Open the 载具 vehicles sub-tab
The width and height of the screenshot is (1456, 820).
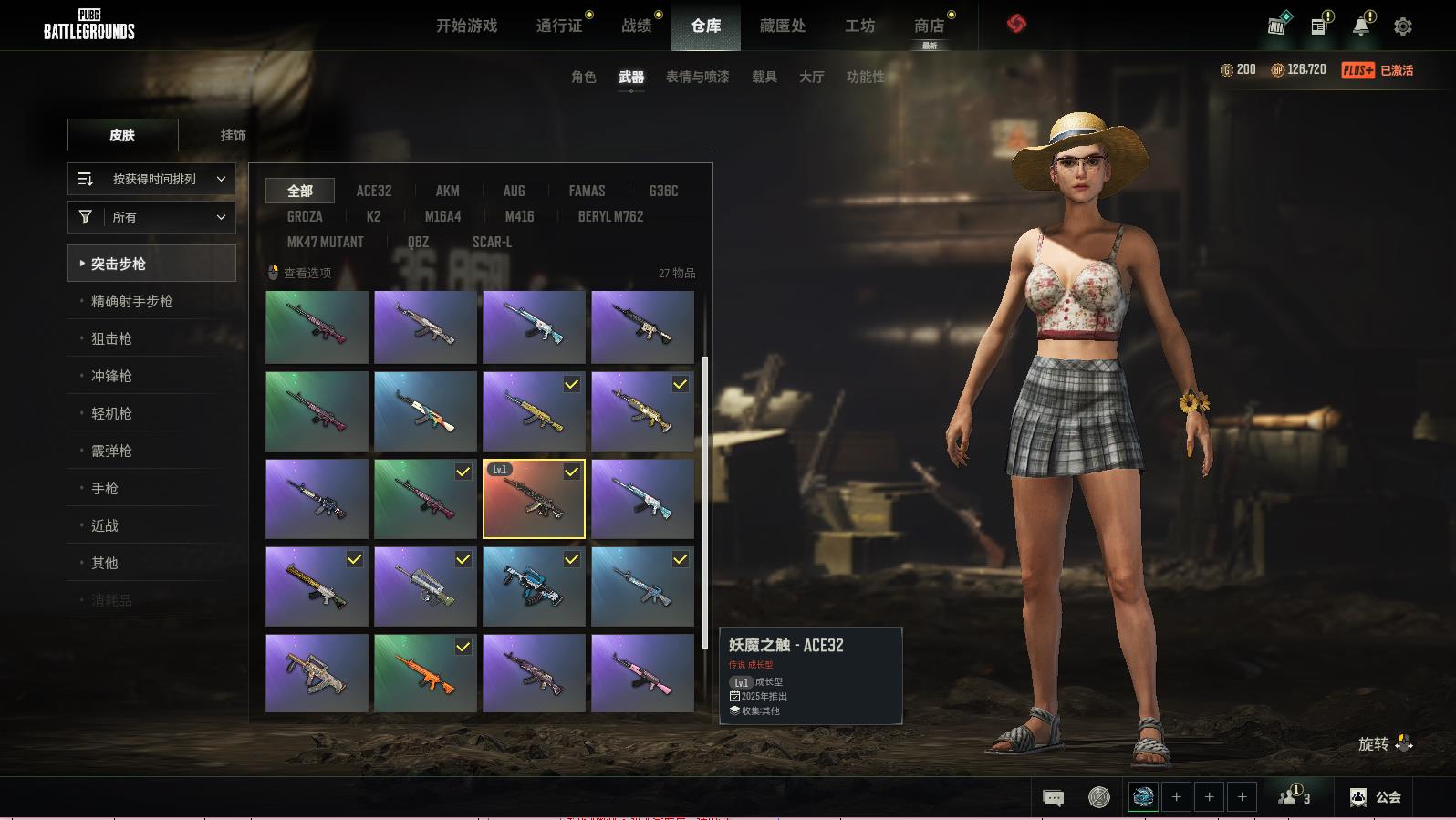764,77
